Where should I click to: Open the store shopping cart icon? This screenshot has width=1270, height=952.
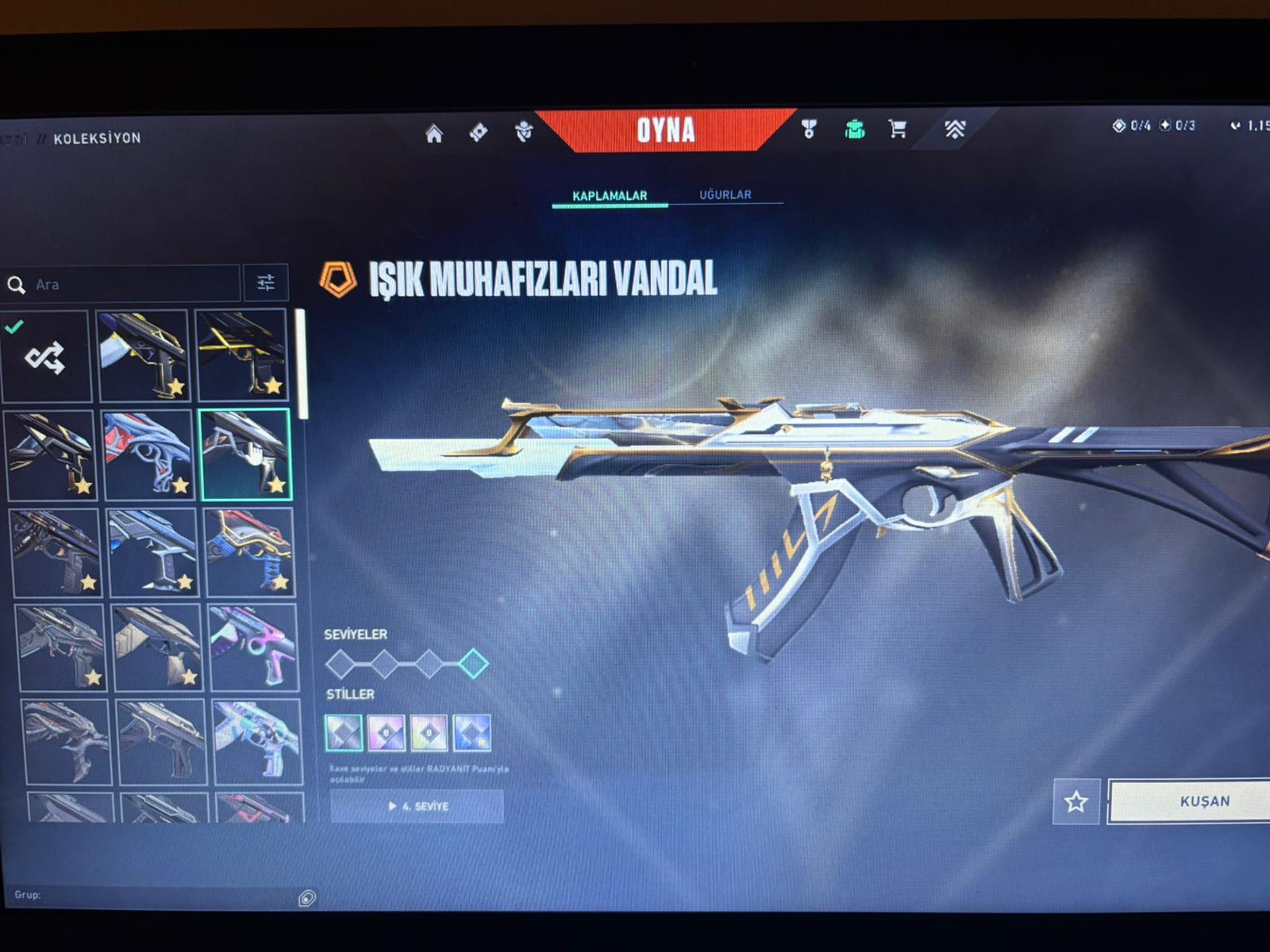click(x=898, y=129)
